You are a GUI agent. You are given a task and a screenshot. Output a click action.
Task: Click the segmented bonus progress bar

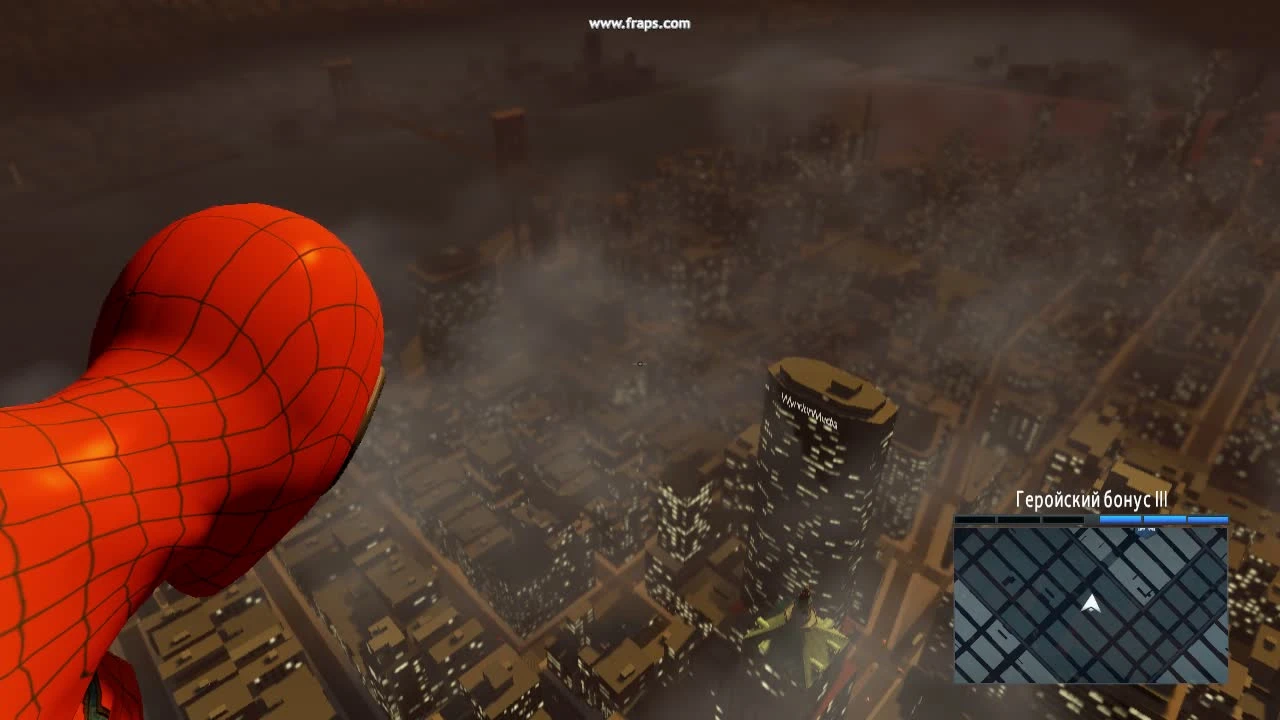pos(1090,518)
